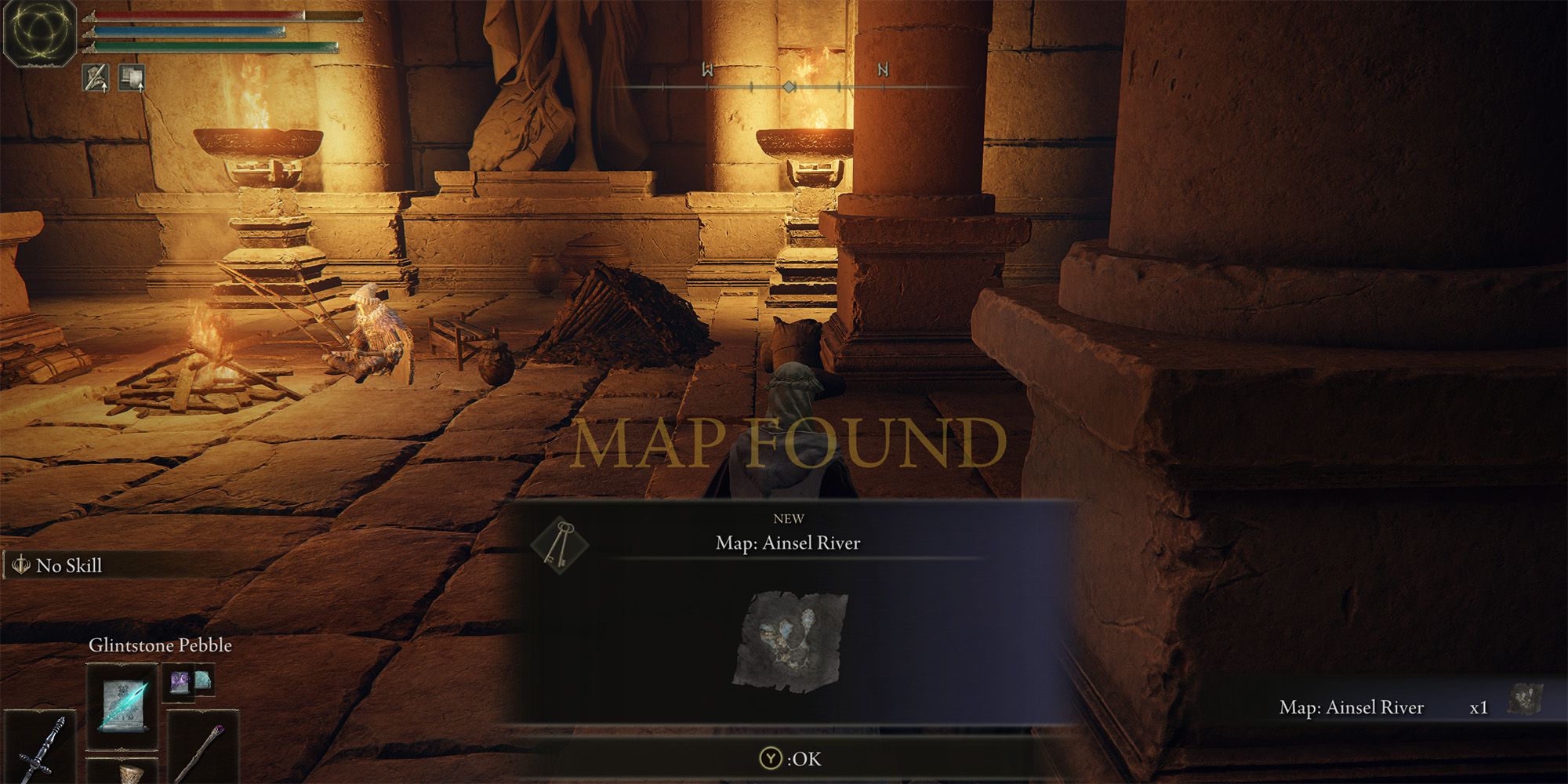Select the first status buff icon
This screenshot has height=784, width=1568.
click(96, 78)
